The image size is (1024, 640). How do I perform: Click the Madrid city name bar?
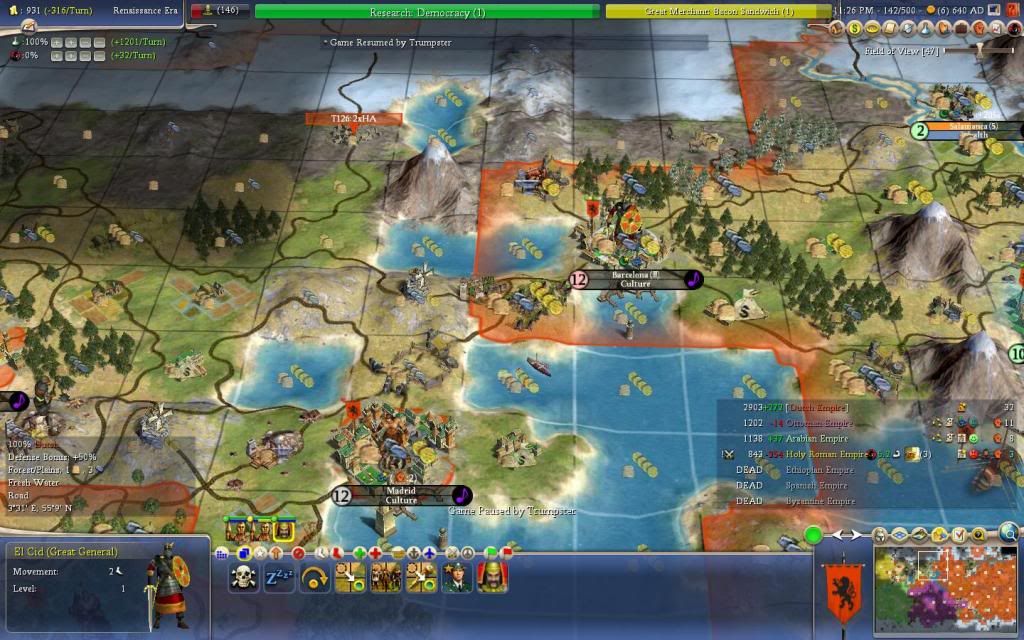[400, 495]
